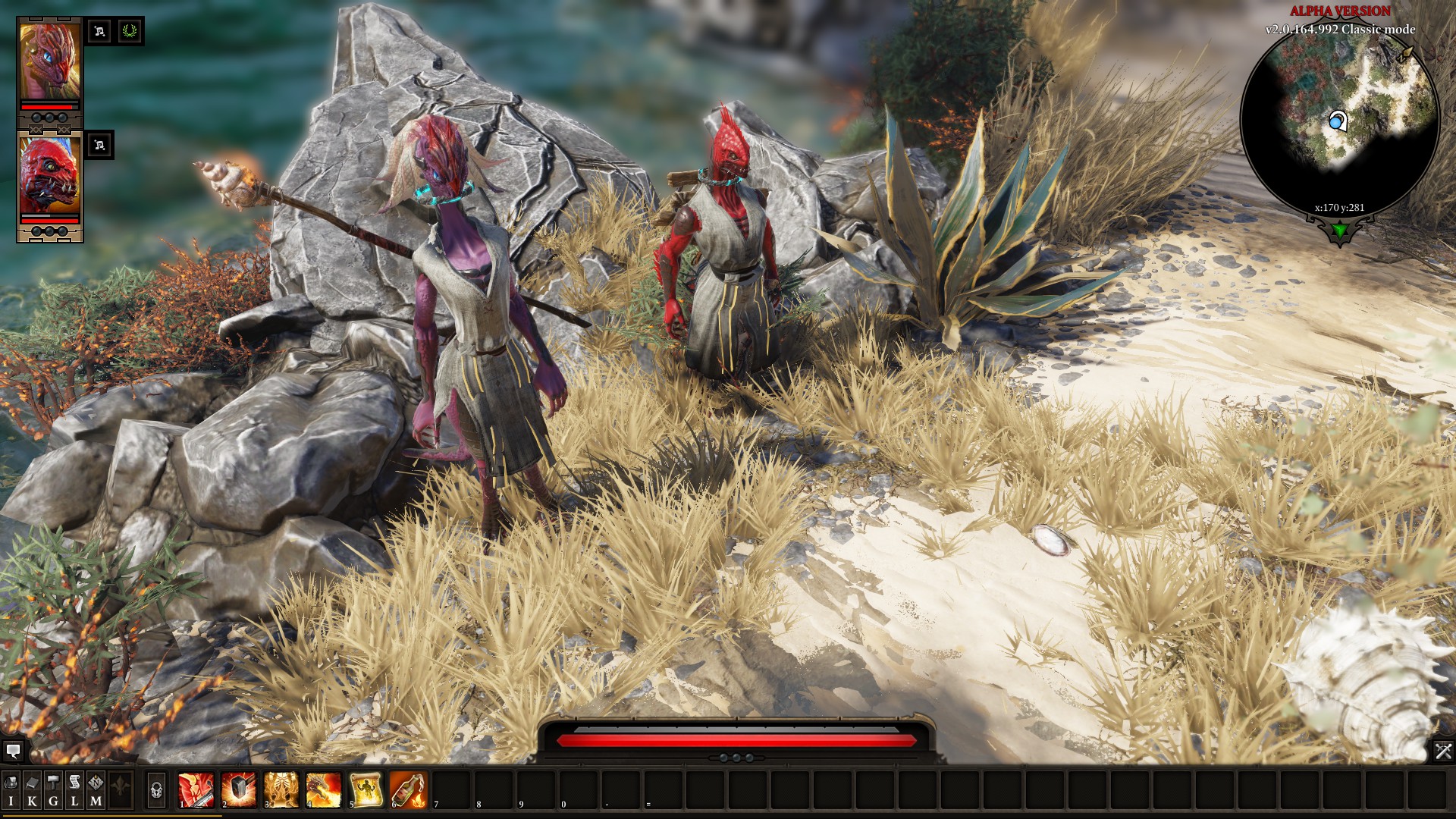Open the world map compass button
Screen dimensions: 1456x819
tap(96, 789)
